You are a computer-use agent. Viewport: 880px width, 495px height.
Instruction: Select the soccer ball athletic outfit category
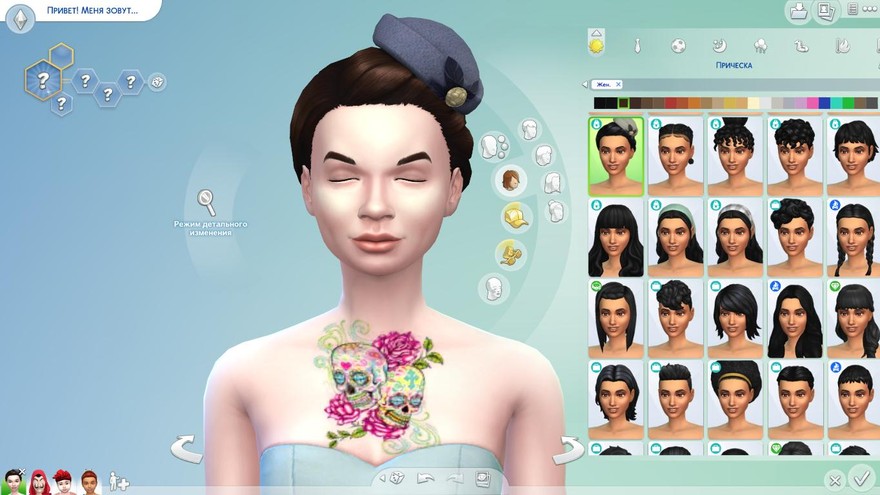click(678, 46)
